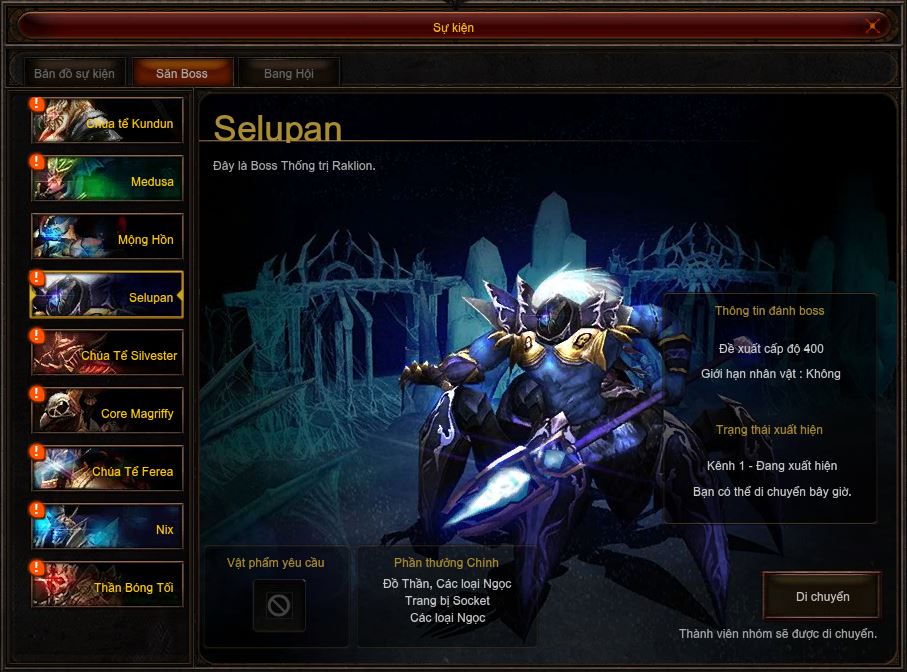Pick Chúa Tể Silvester from the list
The height and width of the screenshot is (672, 907).
[x=108, y=354]
